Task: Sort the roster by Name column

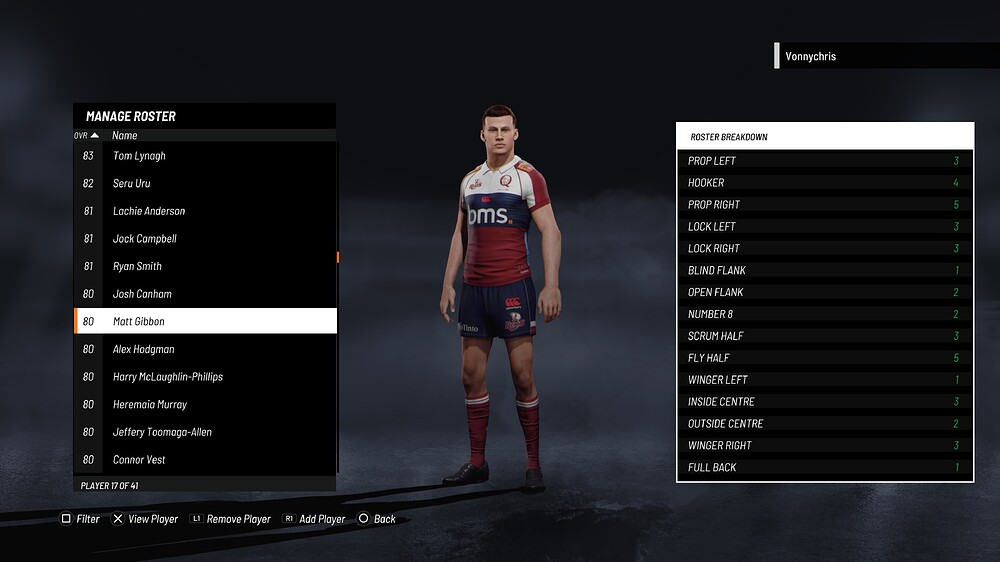Action: 125,135
